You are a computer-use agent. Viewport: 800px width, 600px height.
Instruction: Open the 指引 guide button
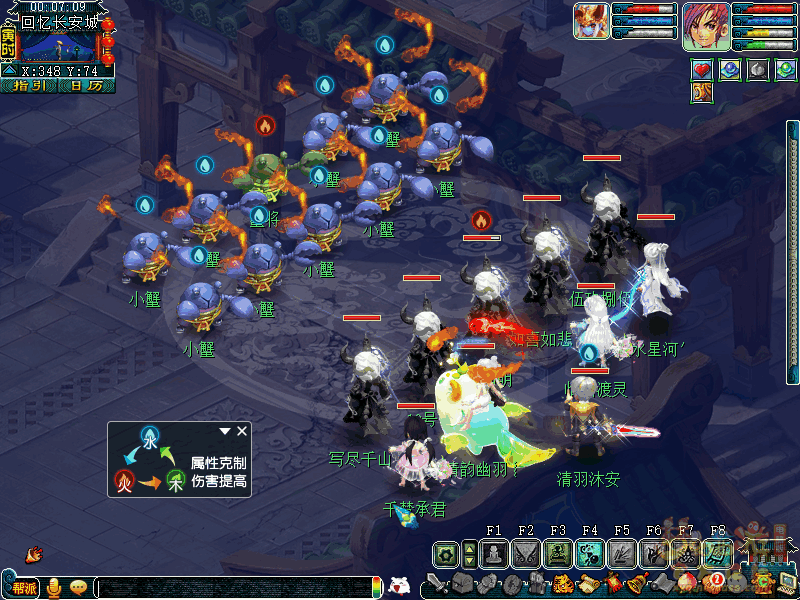[x=30, y=86]
